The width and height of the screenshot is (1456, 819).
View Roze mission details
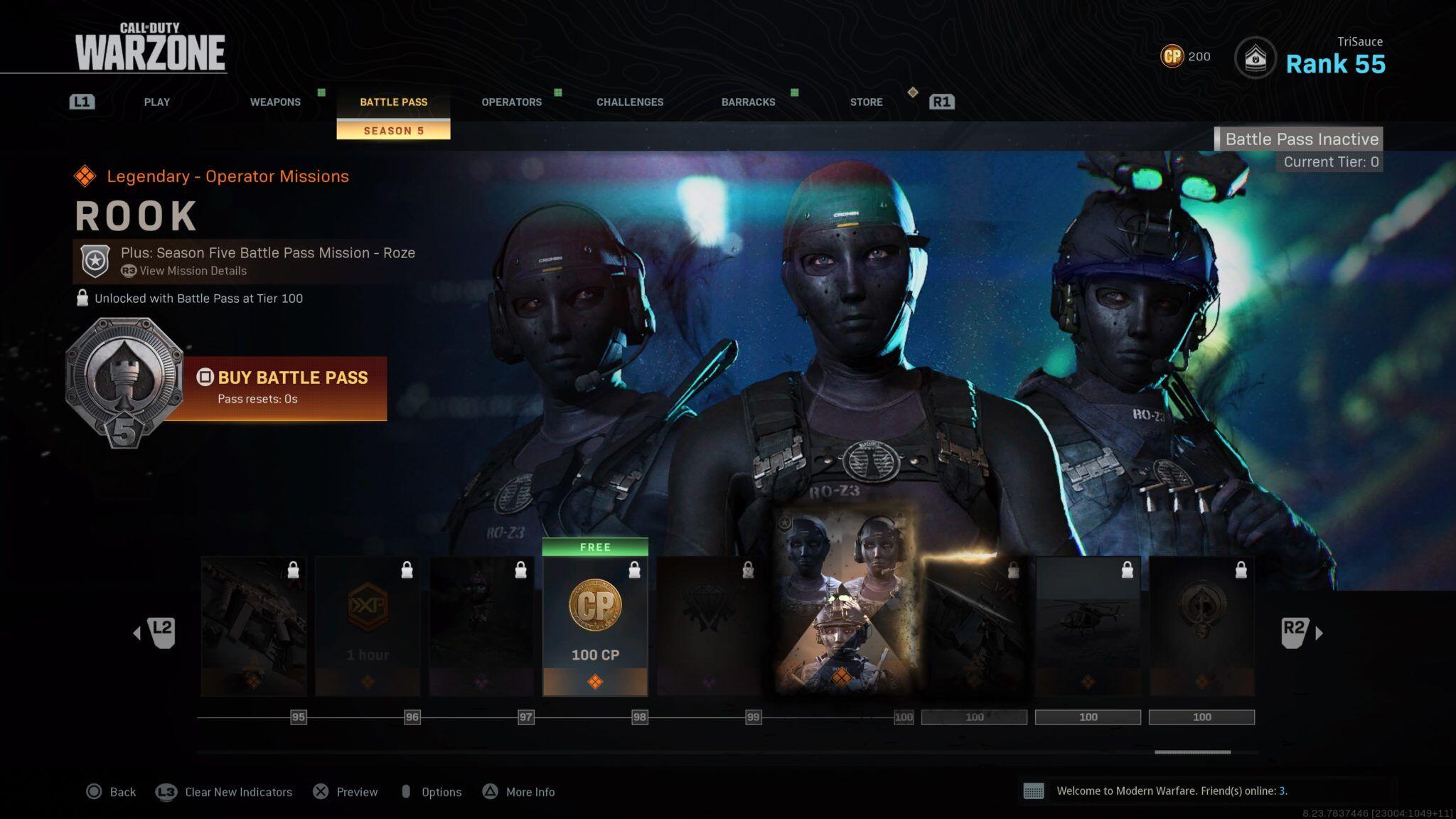tap(193, 271)
